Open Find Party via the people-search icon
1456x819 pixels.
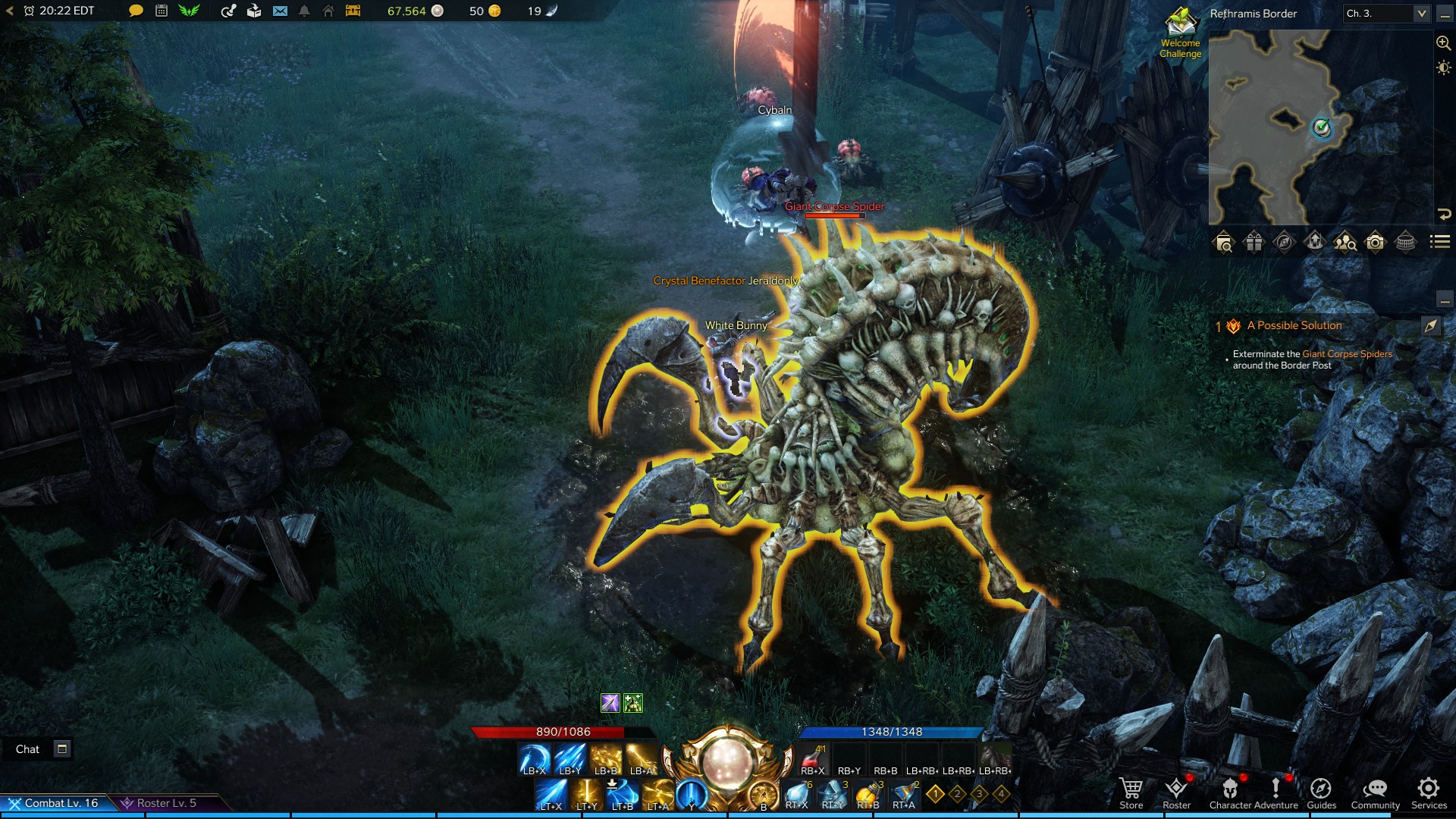click(x=1344, y=243)
